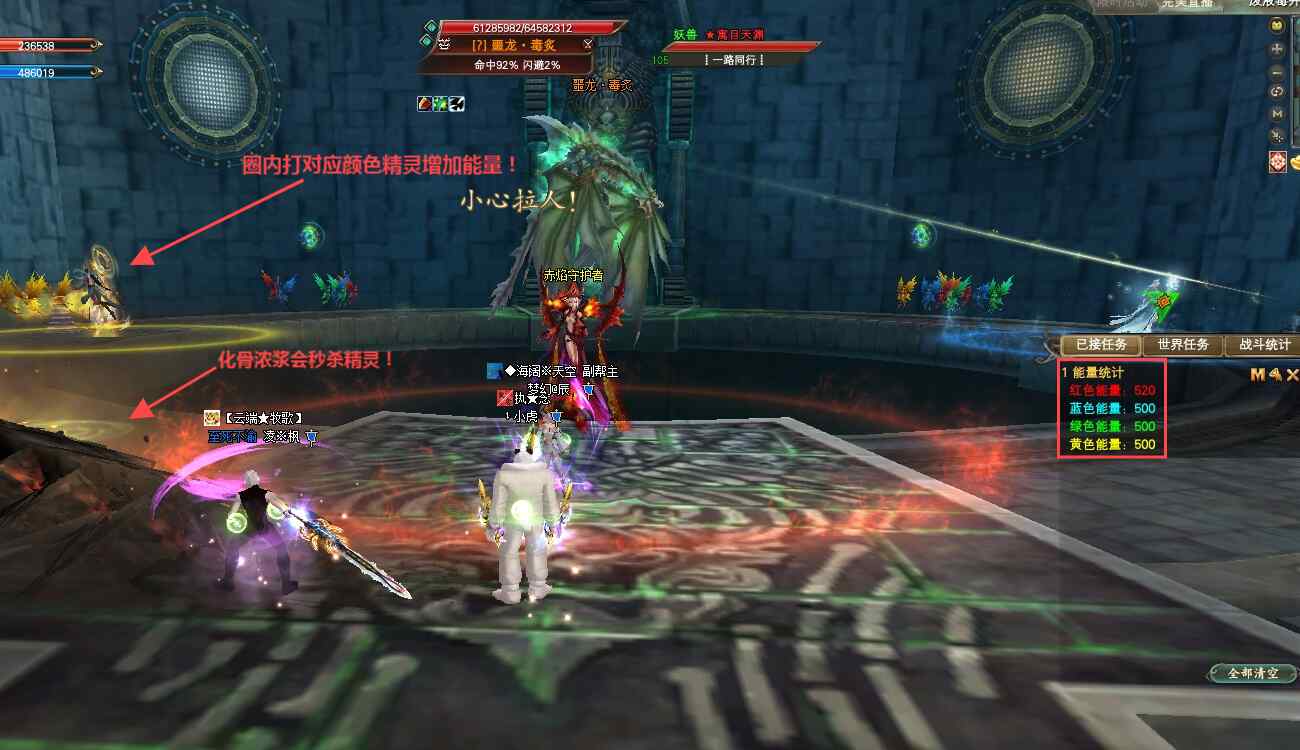Screen dimensions: 1300x750
Task: Toggle the quest tracker with the M control
Action: click(x=1257, y=374)
